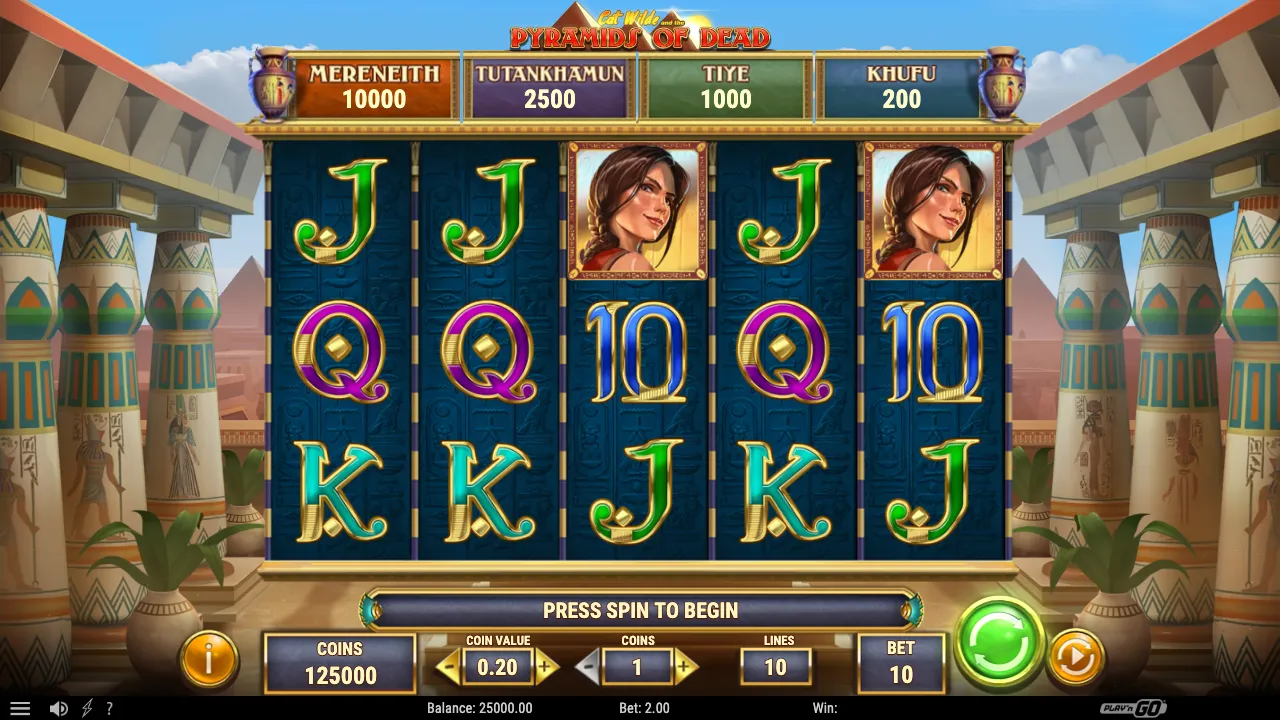Increase the coin value
Image resolution: width=1280 pixels, height=720 pixels.
point(546,666)
